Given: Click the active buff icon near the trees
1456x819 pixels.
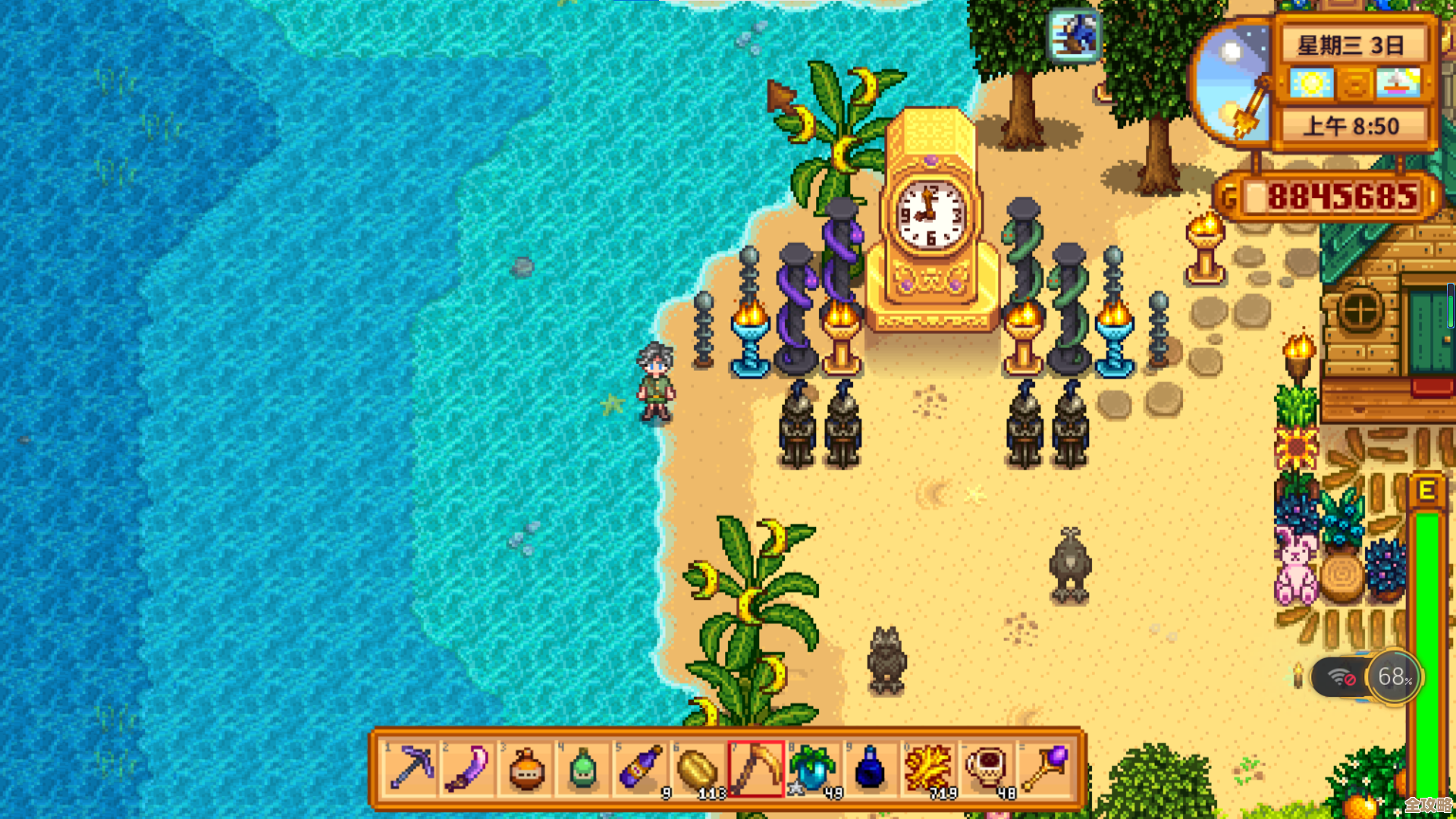Looking at the screenshot, I should click(x=1074, y=35).
